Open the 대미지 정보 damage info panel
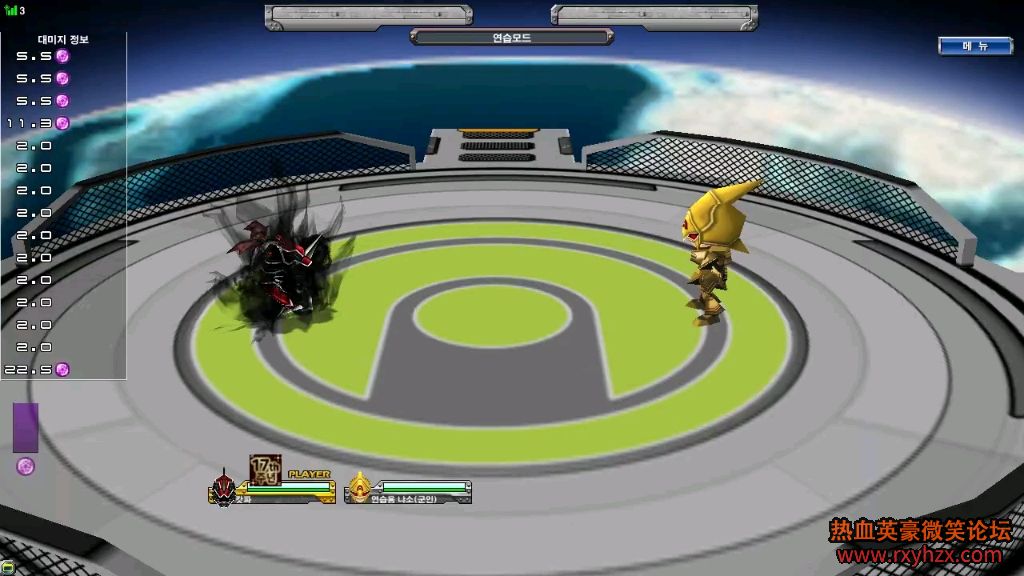The width and height of the screenshot is (1024, 576). pyautogui.click(x=63, y=39)
